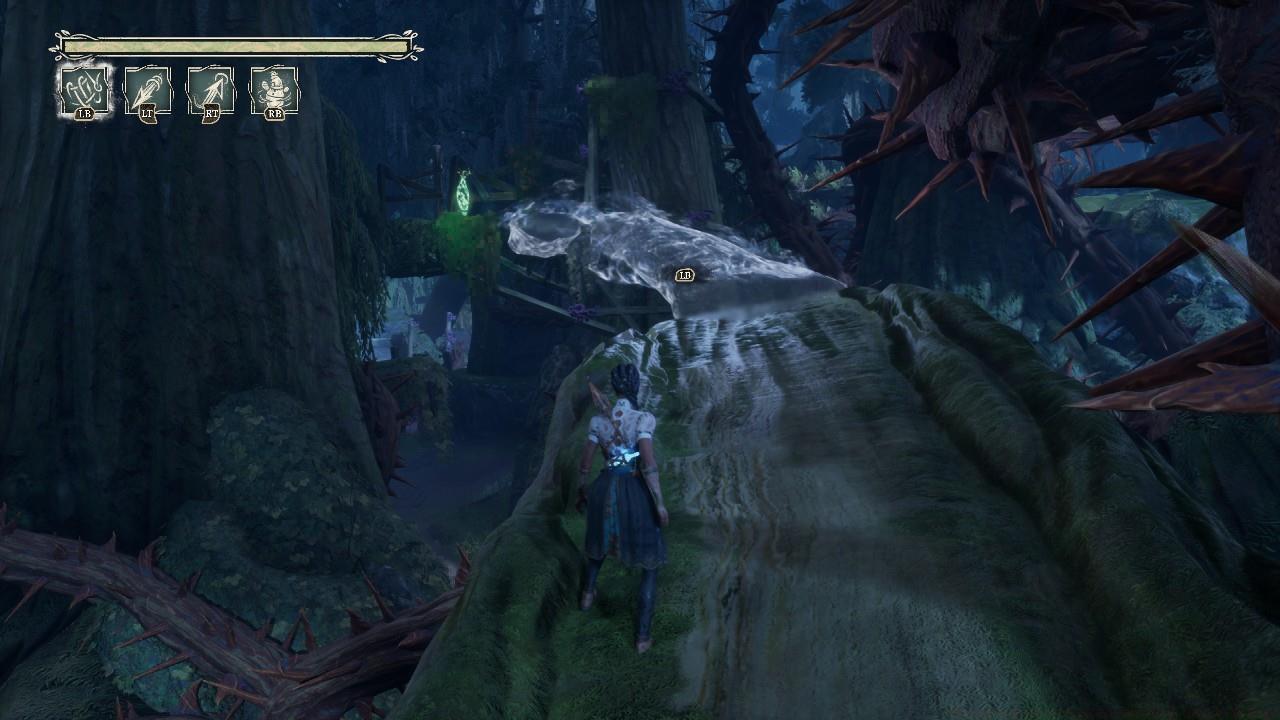Click the health bar at the top
The image size is (1280, 720).
click(x=235, y=48)
